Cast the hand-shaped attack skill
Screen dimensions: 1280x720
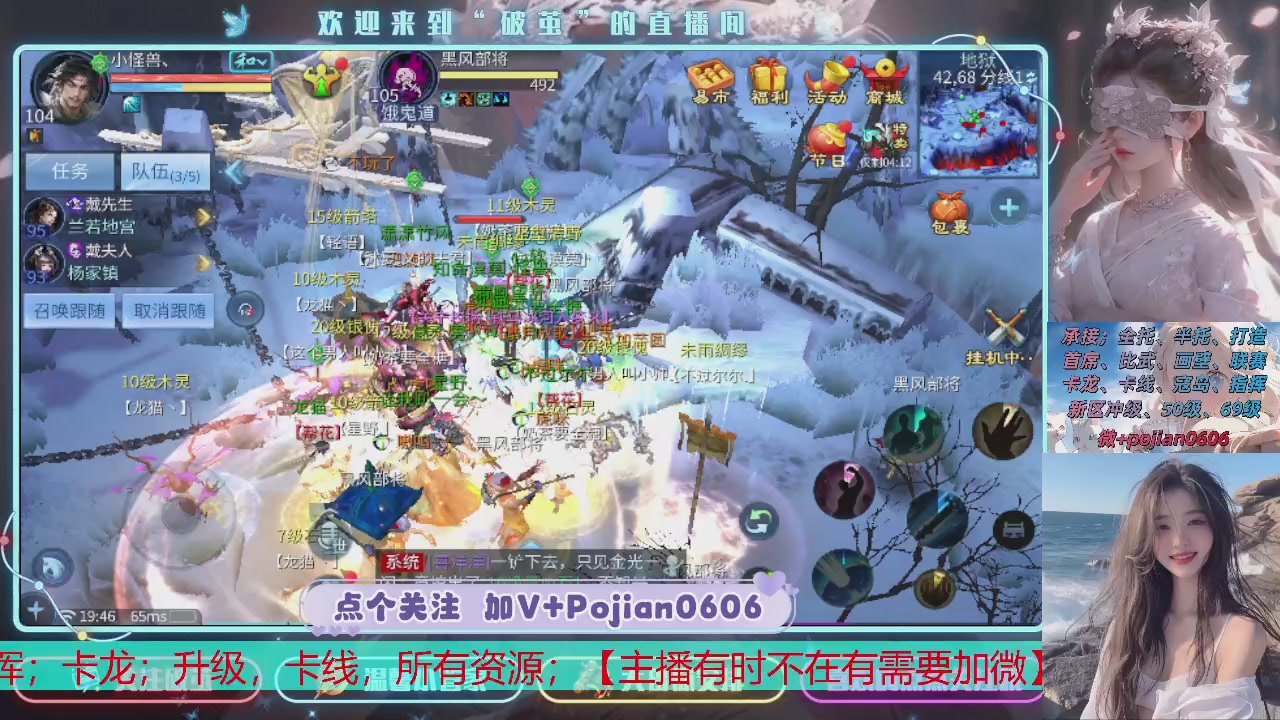pos(1004,430)
